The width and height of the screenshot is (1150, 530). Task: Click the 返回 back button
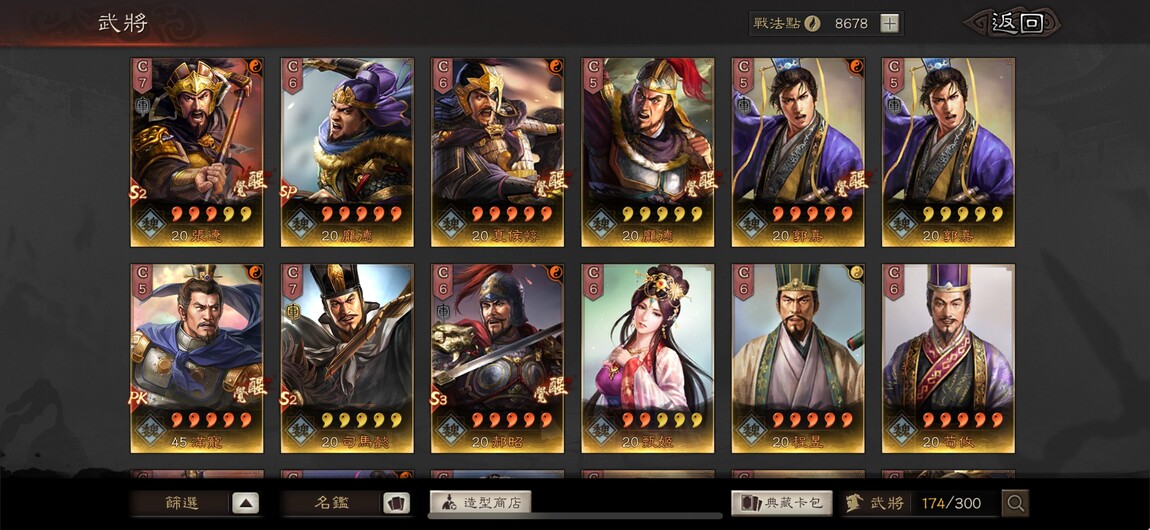pos(1016,23)
